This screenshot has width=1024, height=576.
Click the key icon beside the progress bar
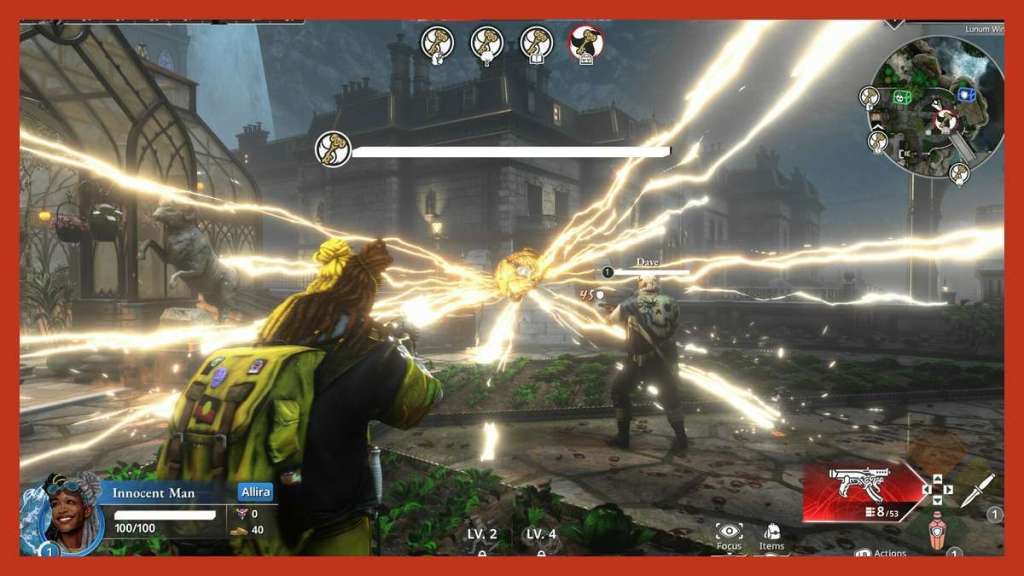333,149
